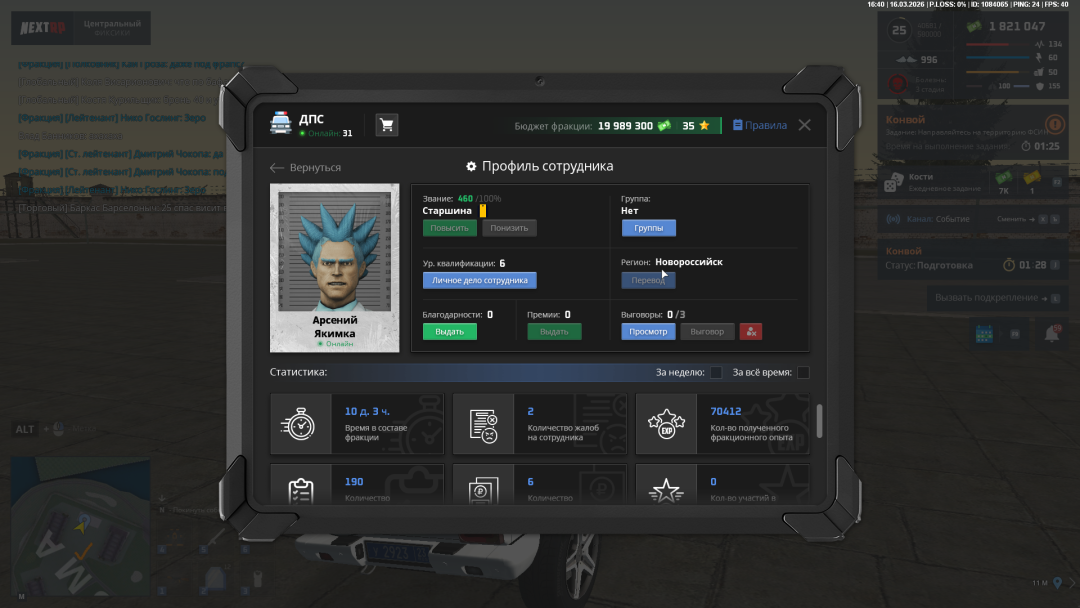
Task: Select the complaints count stat card
Action: [x=540, y=424]
